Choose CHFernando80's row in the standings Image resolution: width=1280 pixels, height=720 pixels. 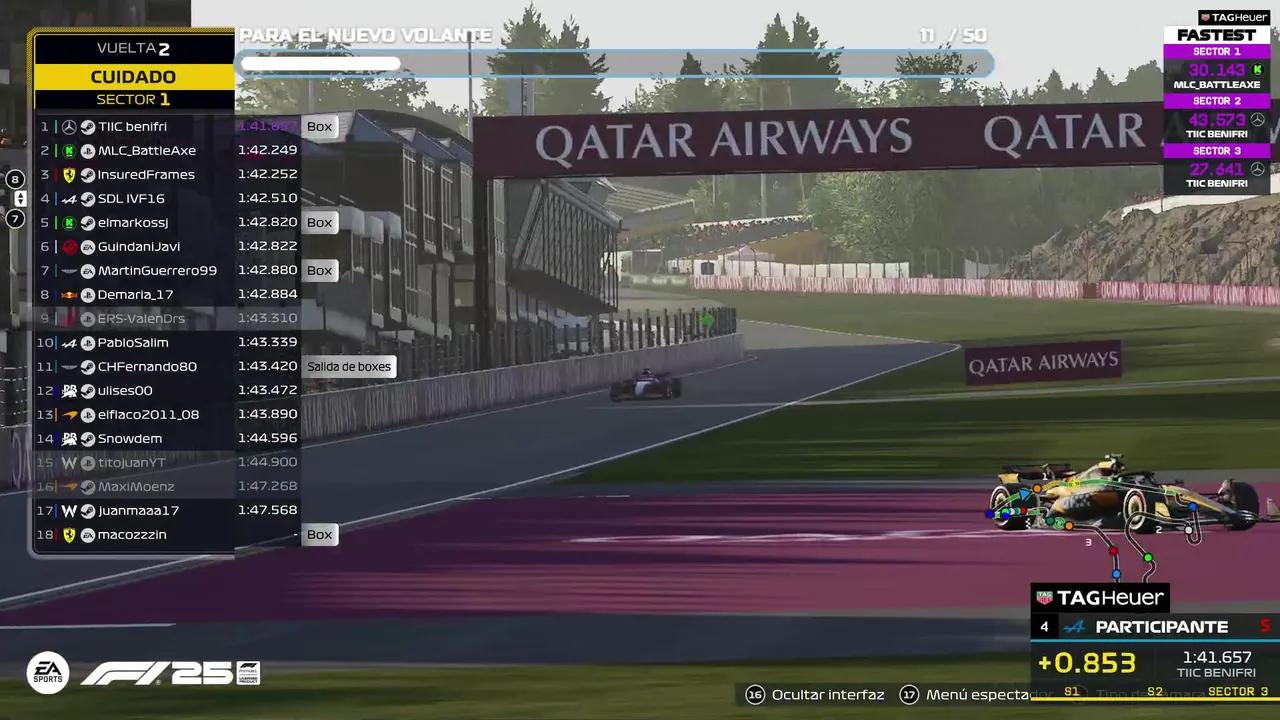(147, 367)
